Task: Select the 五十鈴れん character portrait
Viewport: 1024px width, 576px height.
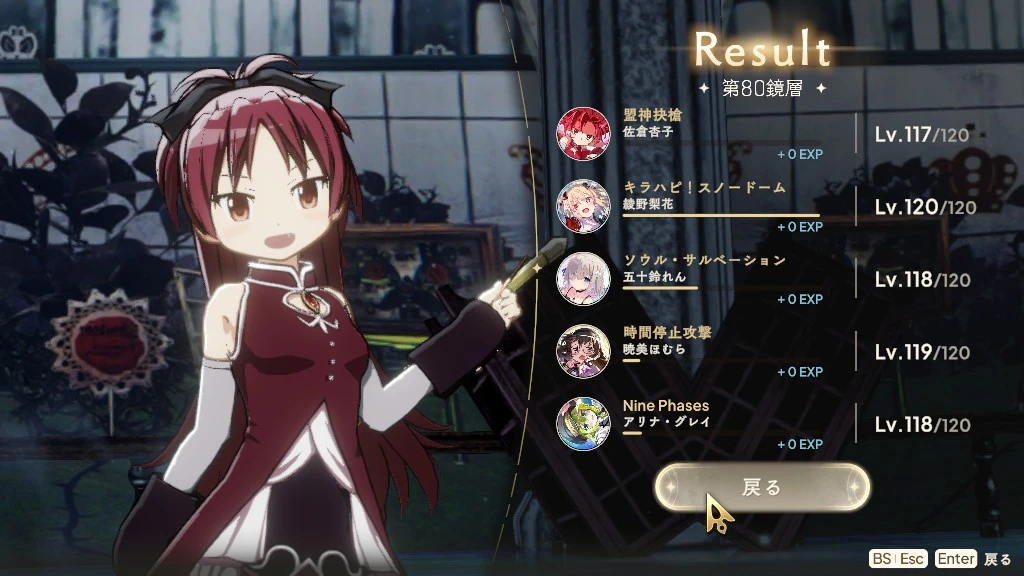Action: pyautogui.click(x=581, y=278)
